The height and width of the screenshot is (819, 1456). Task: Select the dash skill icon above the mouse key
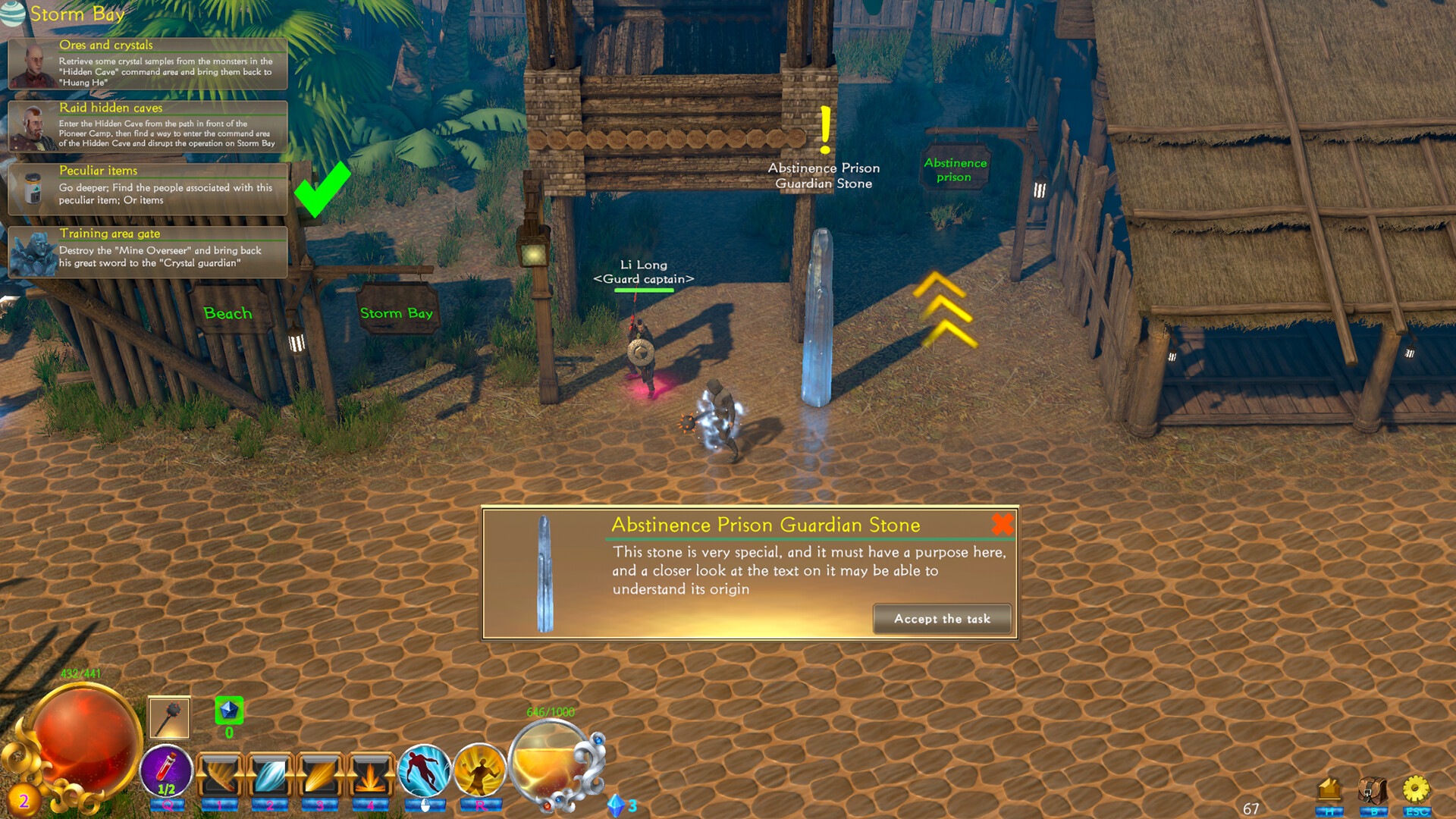coord(425,770)
